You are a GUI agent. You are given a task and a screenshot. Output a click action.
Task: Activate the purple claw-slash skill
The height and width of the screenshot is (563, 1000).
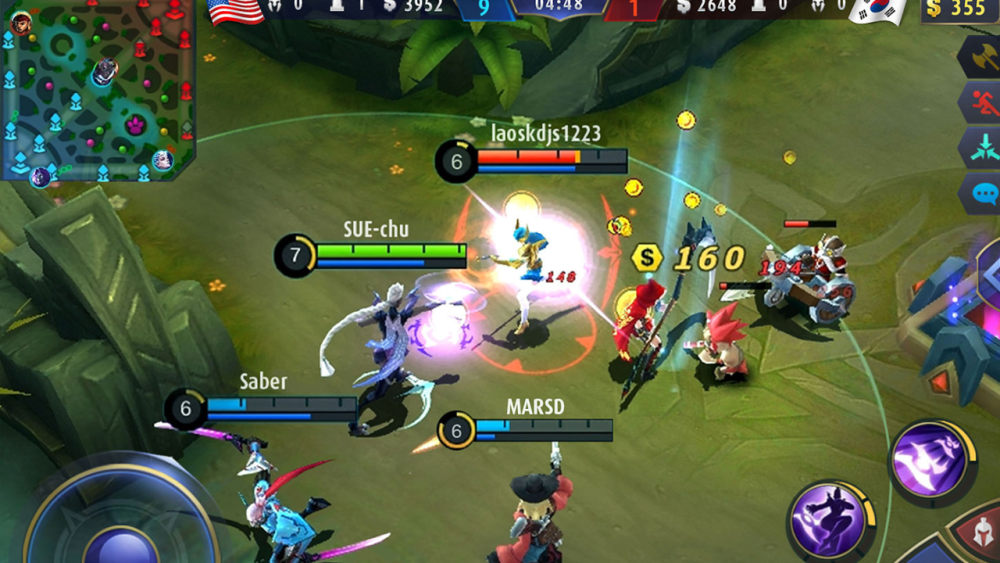[930, 459]
